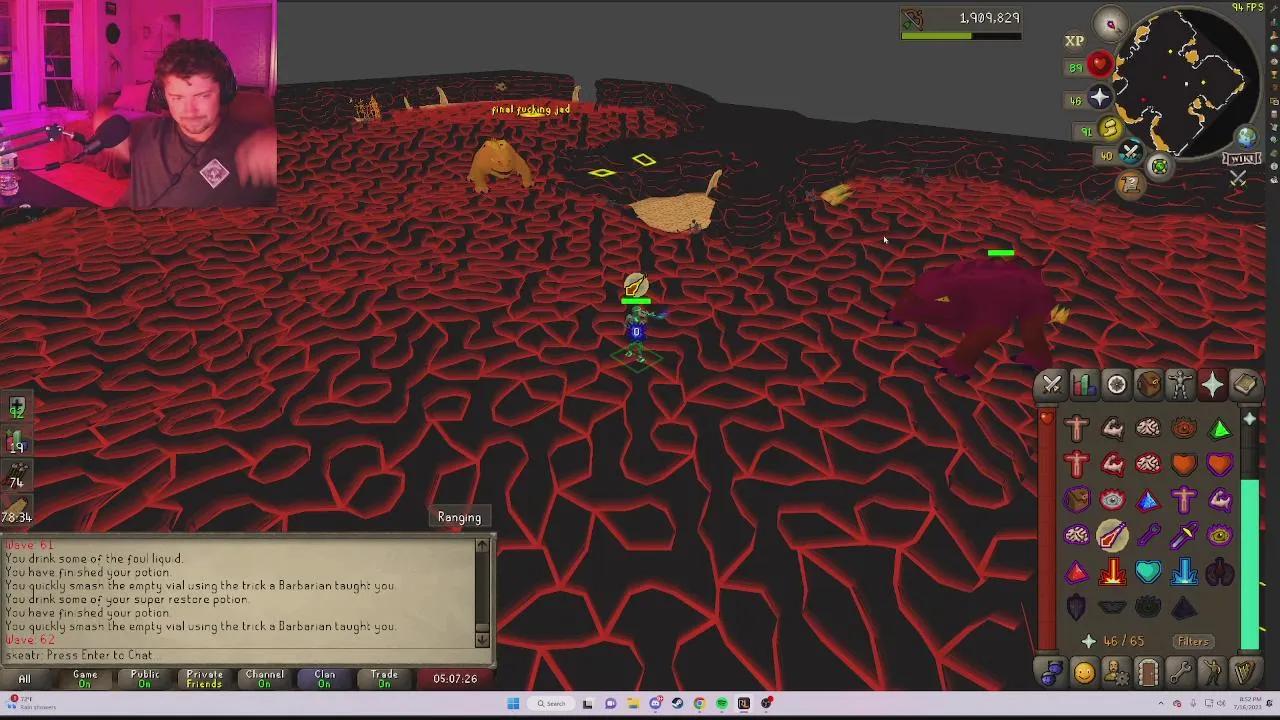Click the chatbox scroll-down arrow
The height and width of the screenshot is (720, 1280).
click(483, 640)
